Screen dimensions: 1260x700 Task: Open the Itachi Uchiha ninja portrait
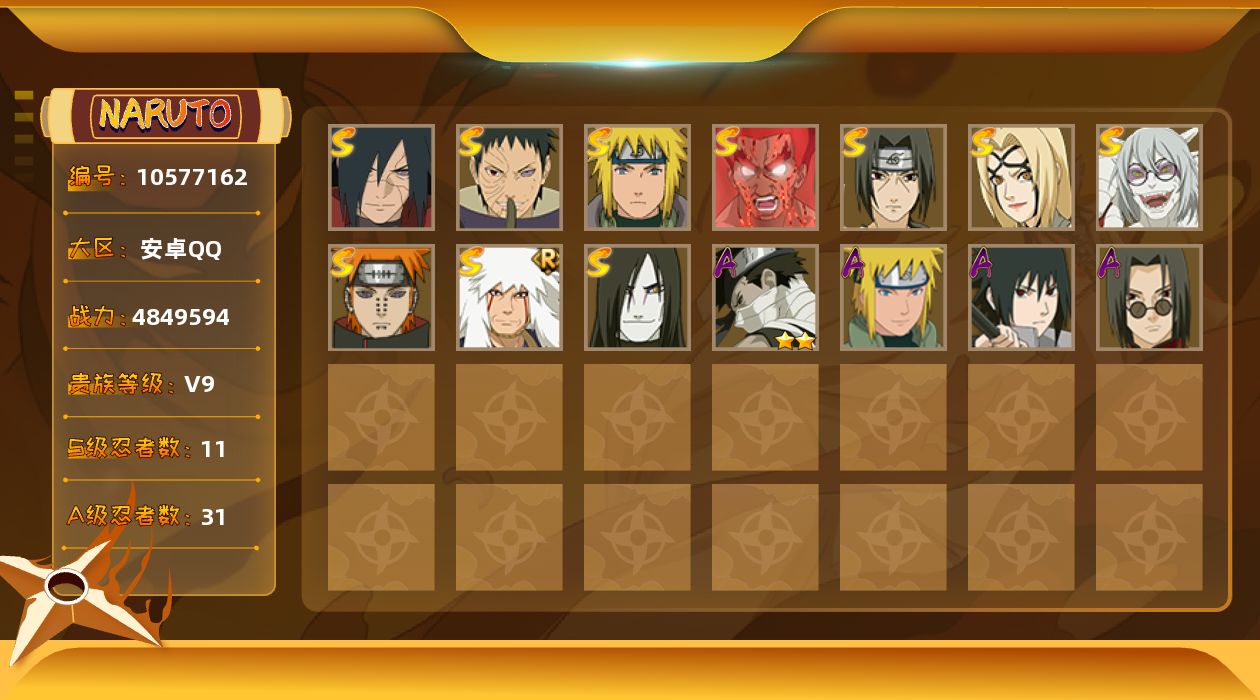pyautogui.click(x=893, y=177)
